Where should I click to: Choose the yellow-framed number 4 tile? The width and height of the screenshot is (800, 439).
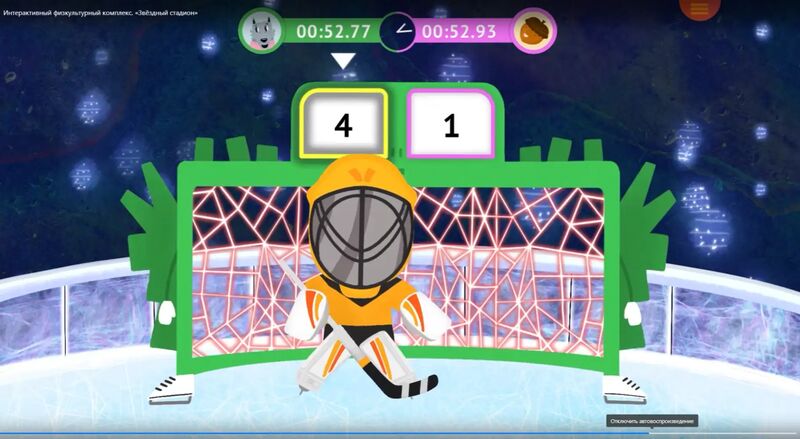[343, 125]
